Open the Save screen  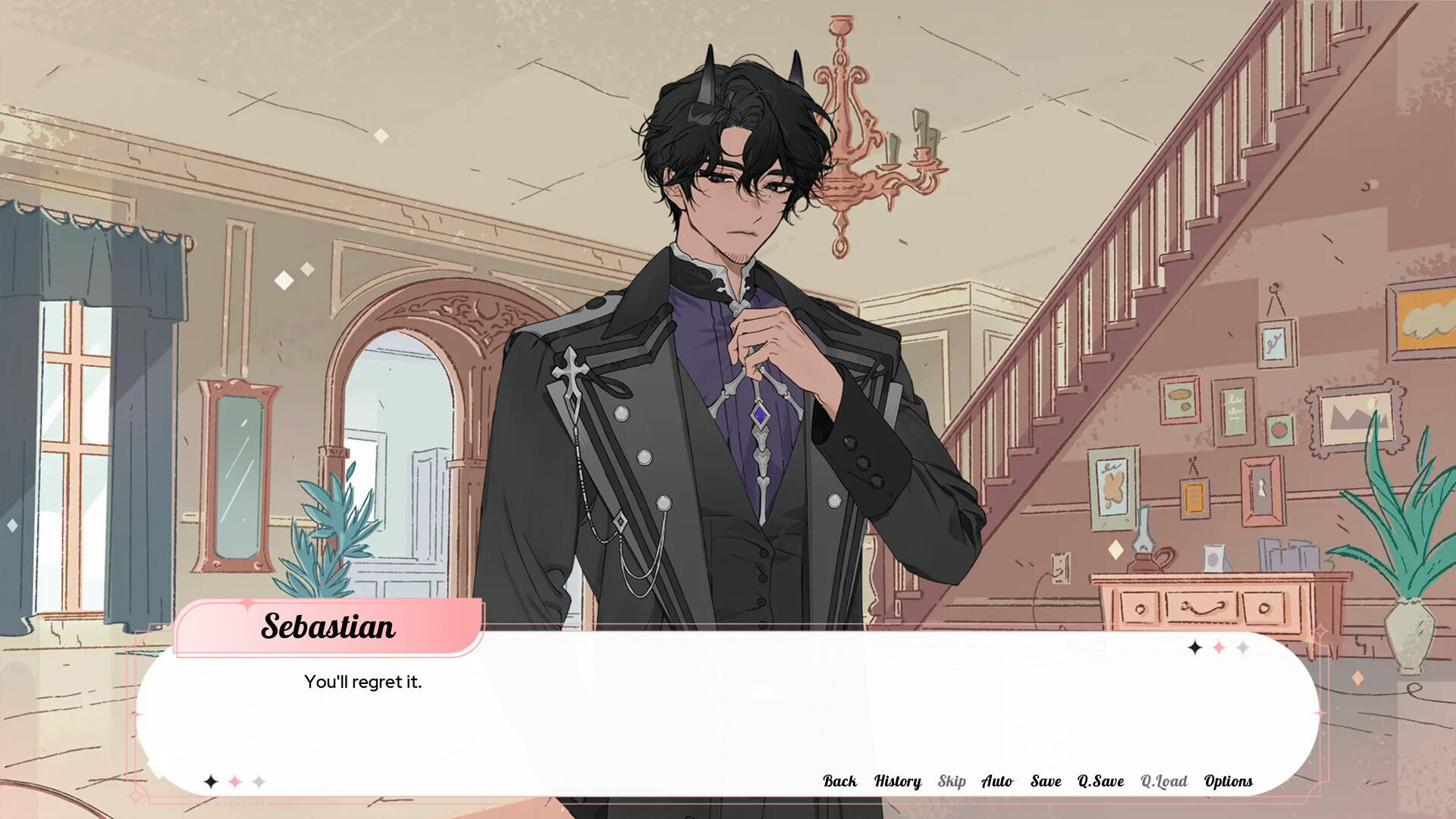[x=1045, y=780]
